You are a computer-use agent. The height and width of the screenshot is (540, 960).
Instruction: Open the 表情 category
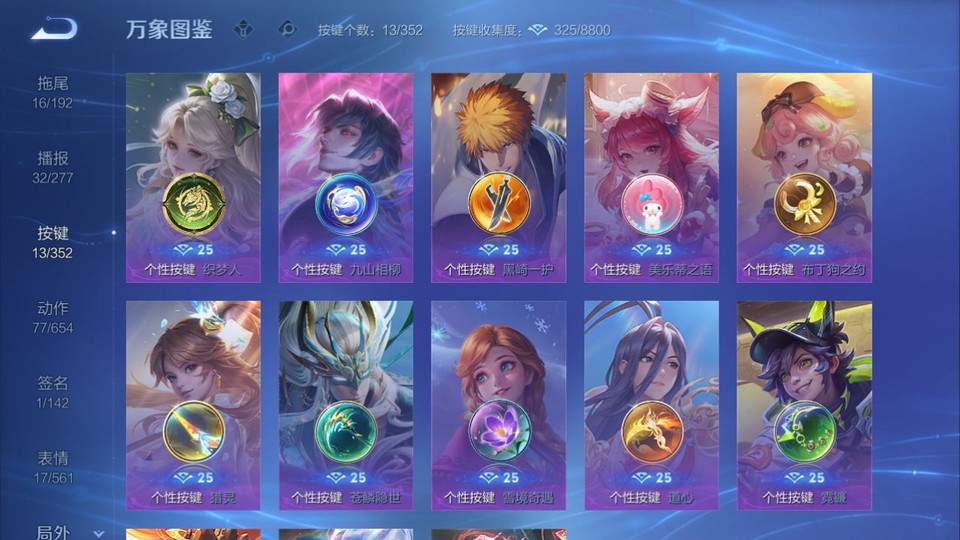click(53, 466)
